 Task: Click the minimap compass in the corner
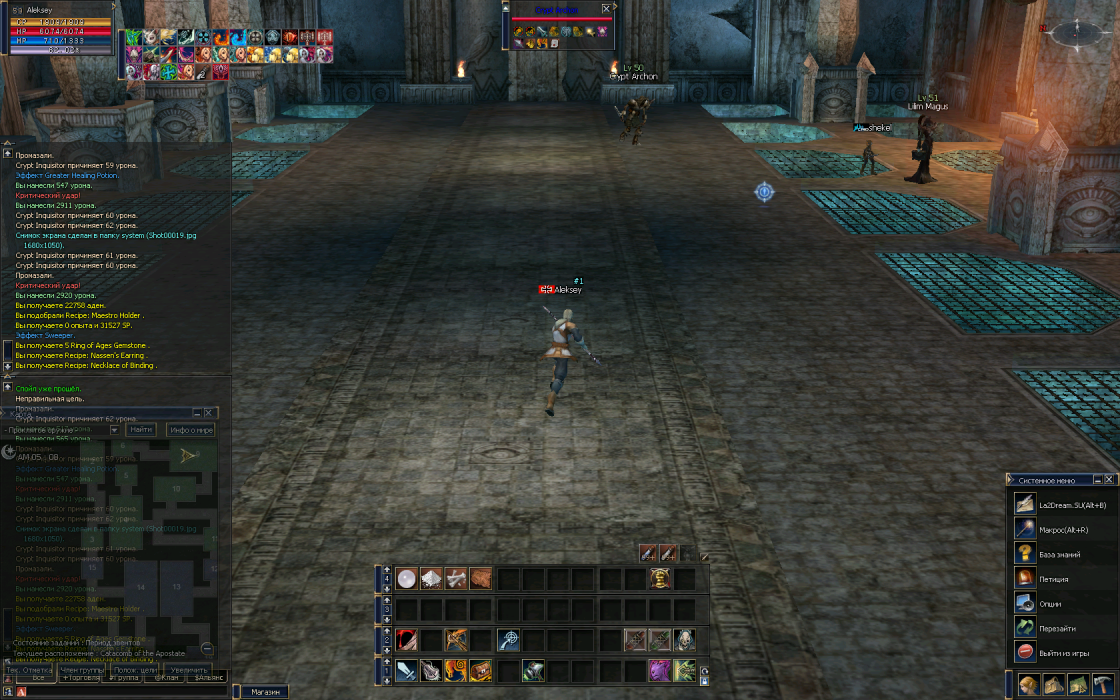tap(1080, 32)
